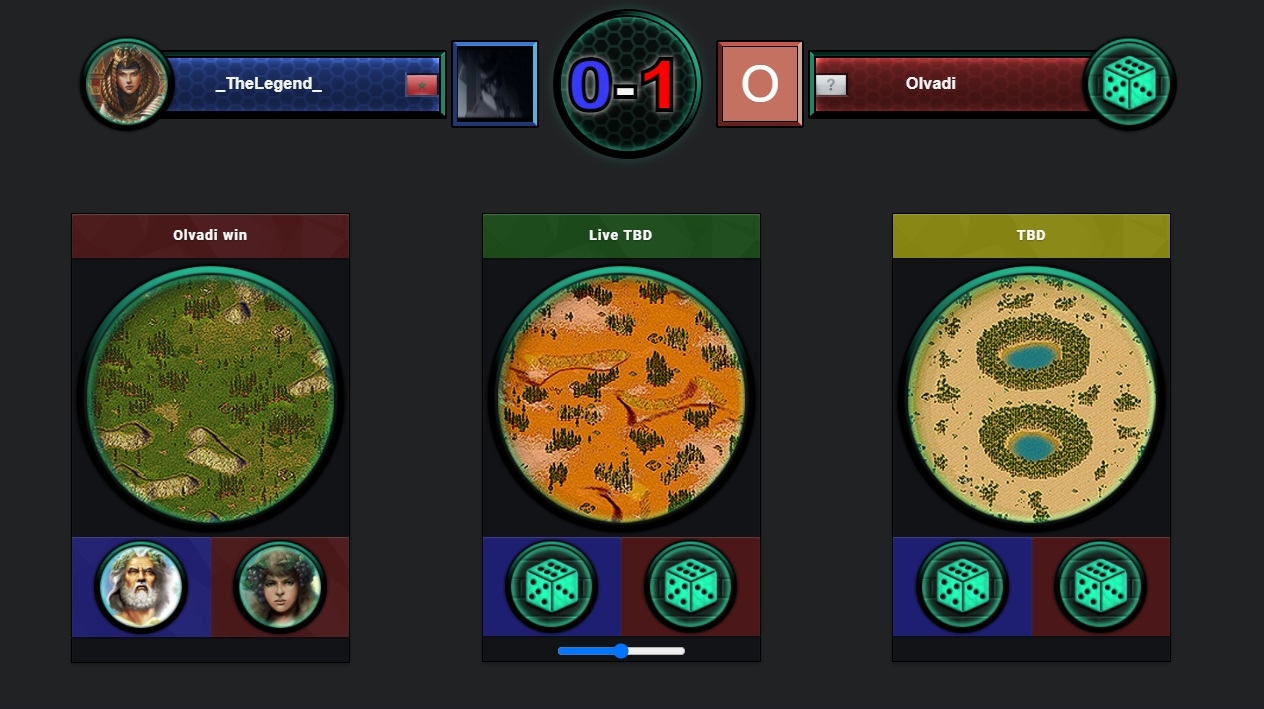The height and width of the screenshot is (709, 1264).
Task: Click the unknown flag next to Olvadi
Action: click(831, 85)
